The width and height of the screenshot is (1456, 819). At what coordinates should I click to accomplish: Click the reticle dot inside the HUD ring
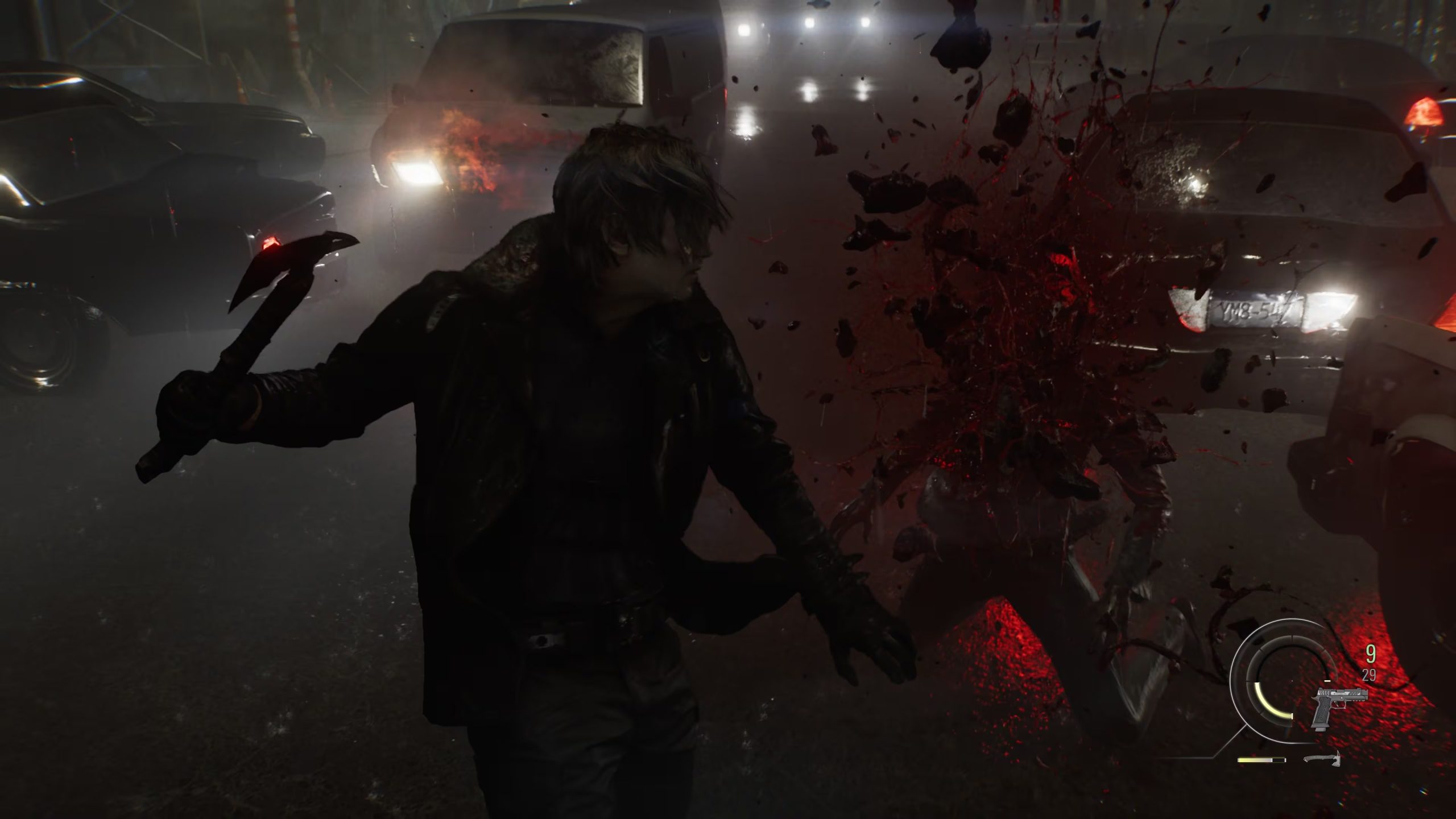(1292, 680)
